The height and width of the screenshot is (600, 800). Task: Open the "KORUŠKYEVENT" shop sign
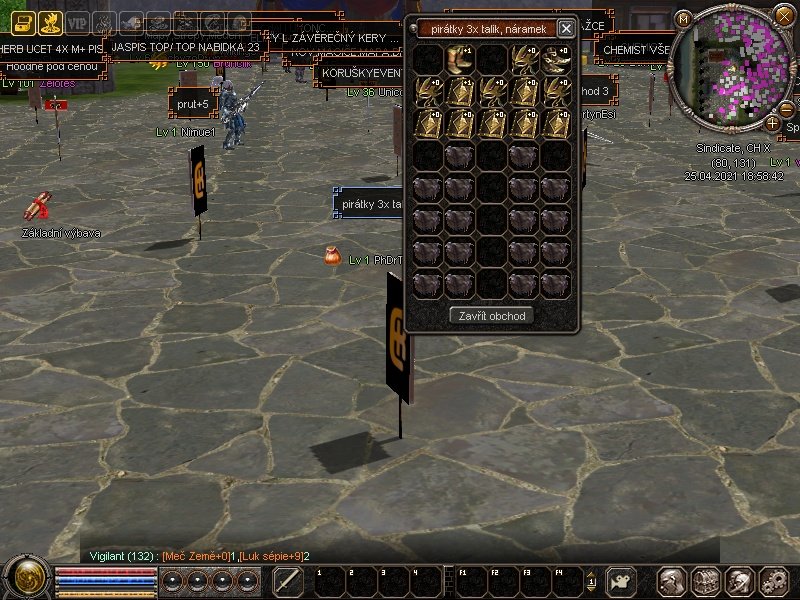coord(358,73)
